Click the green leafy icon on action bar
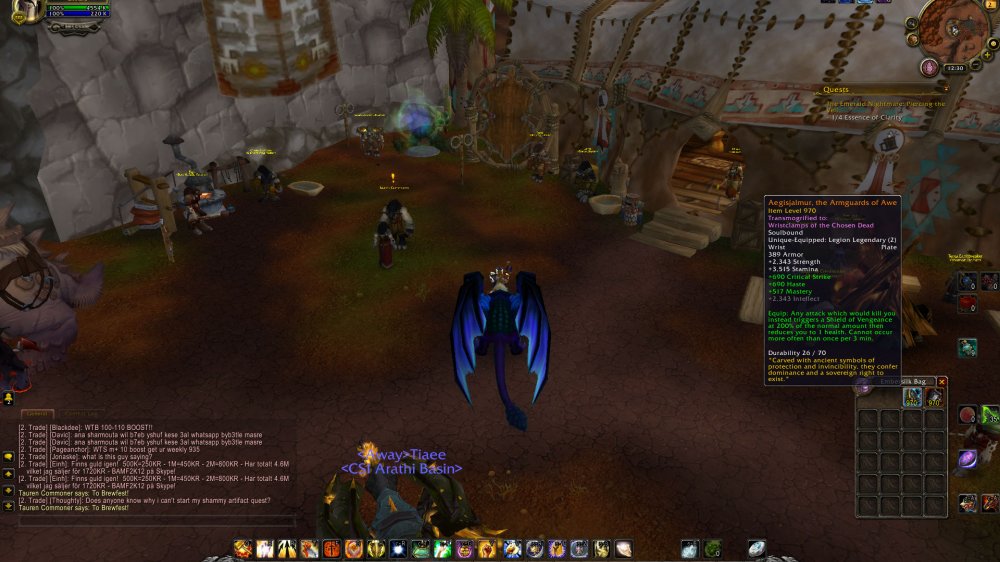This screenshot has height=562, width=1000. tap(712, 548)
